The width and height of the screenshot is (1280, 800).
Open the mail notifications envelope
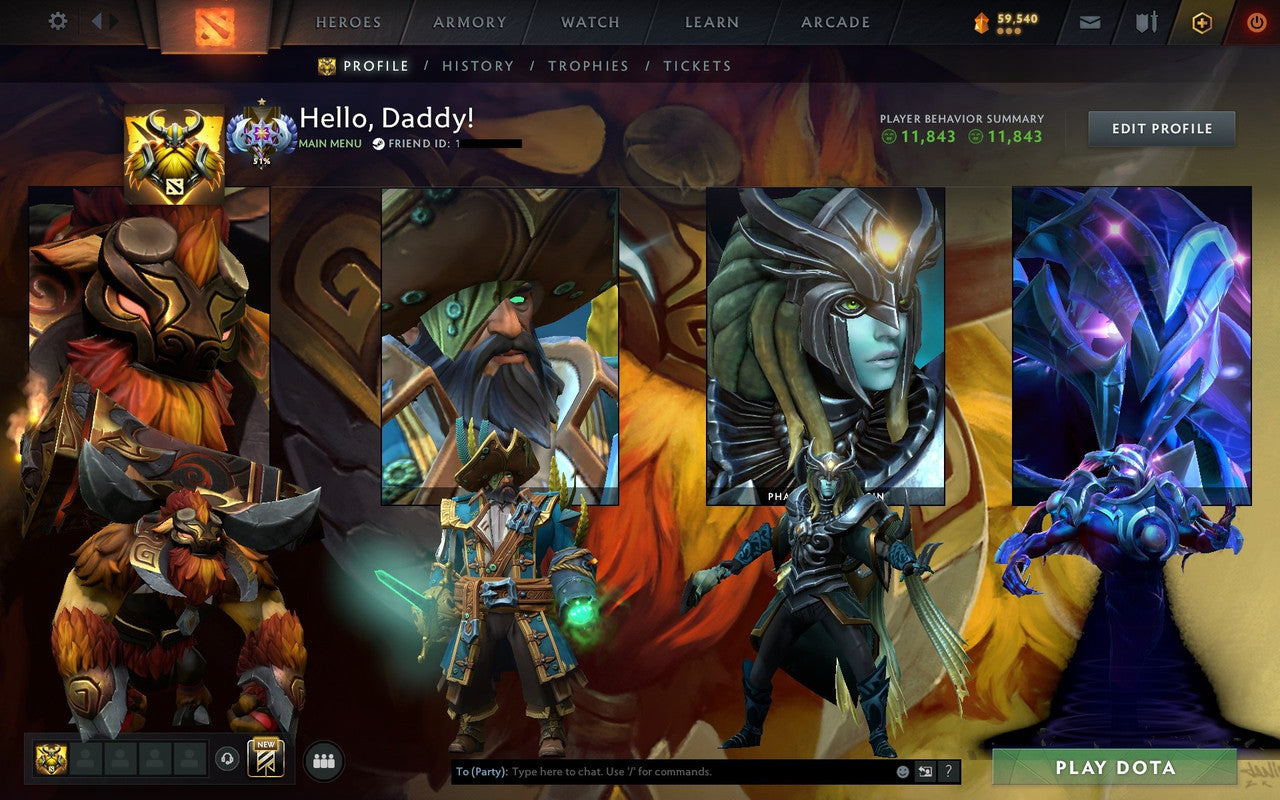[1089, 20]
